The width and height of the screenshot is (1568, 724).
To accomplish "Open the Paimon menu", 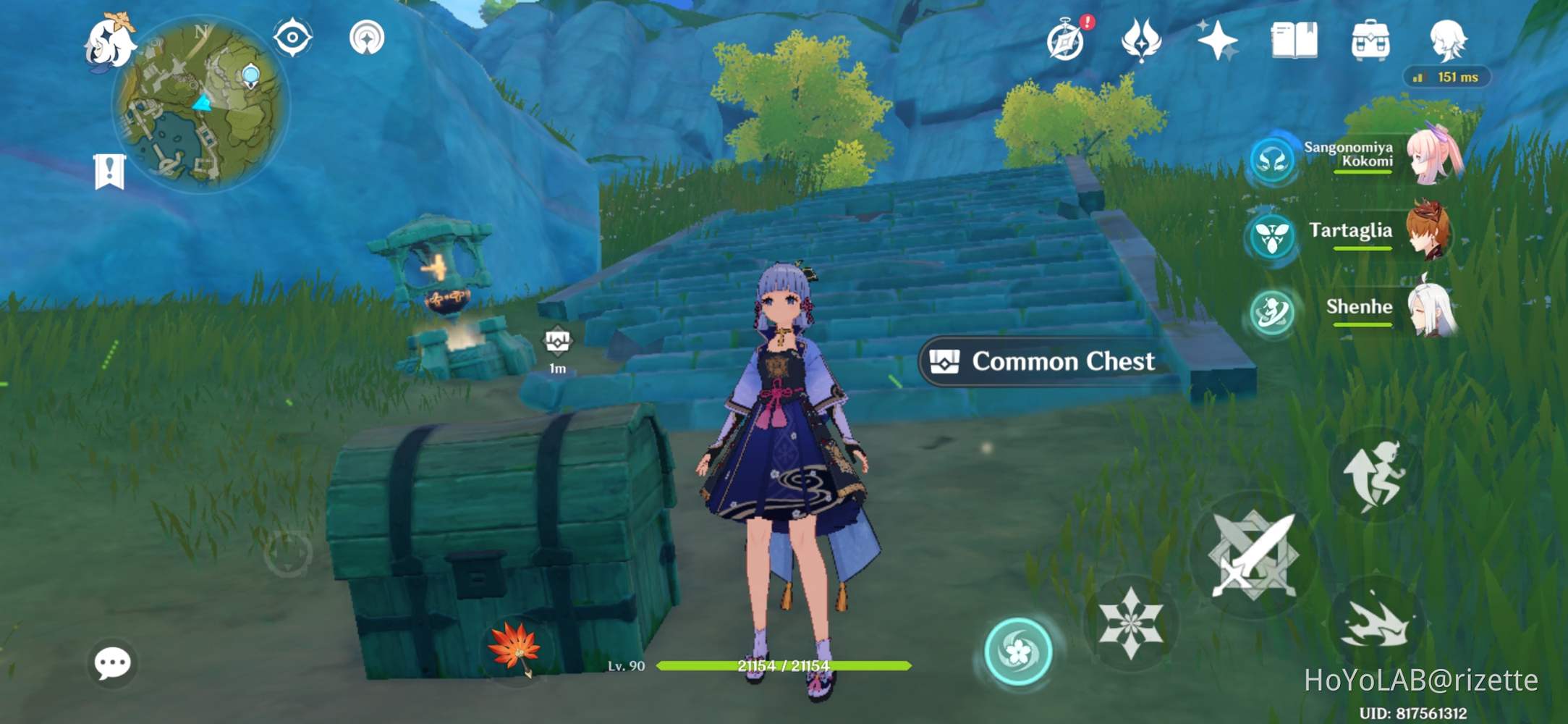I will click(112, 43).
